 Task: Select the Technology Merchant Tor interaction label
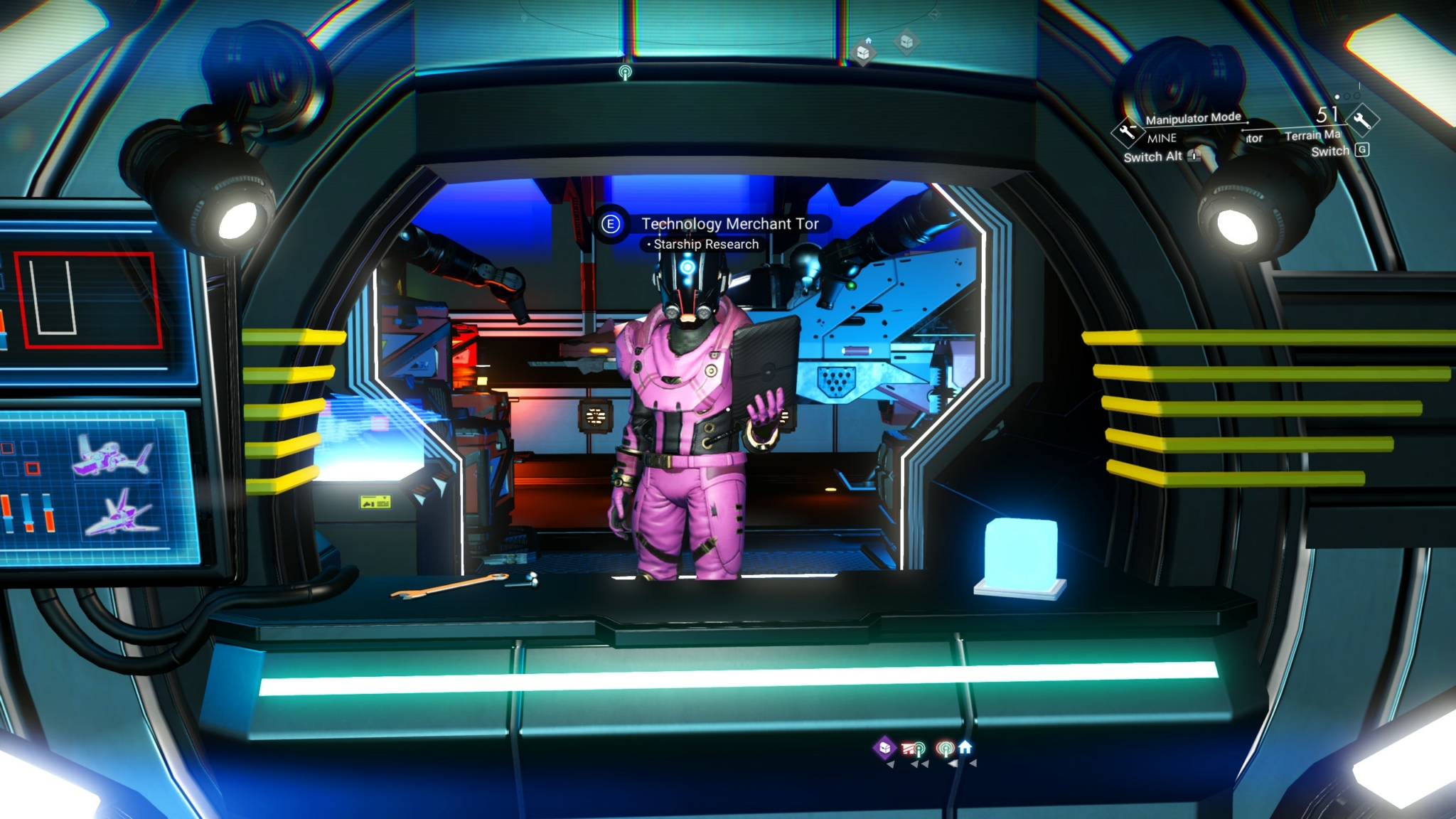pos(729,224)
